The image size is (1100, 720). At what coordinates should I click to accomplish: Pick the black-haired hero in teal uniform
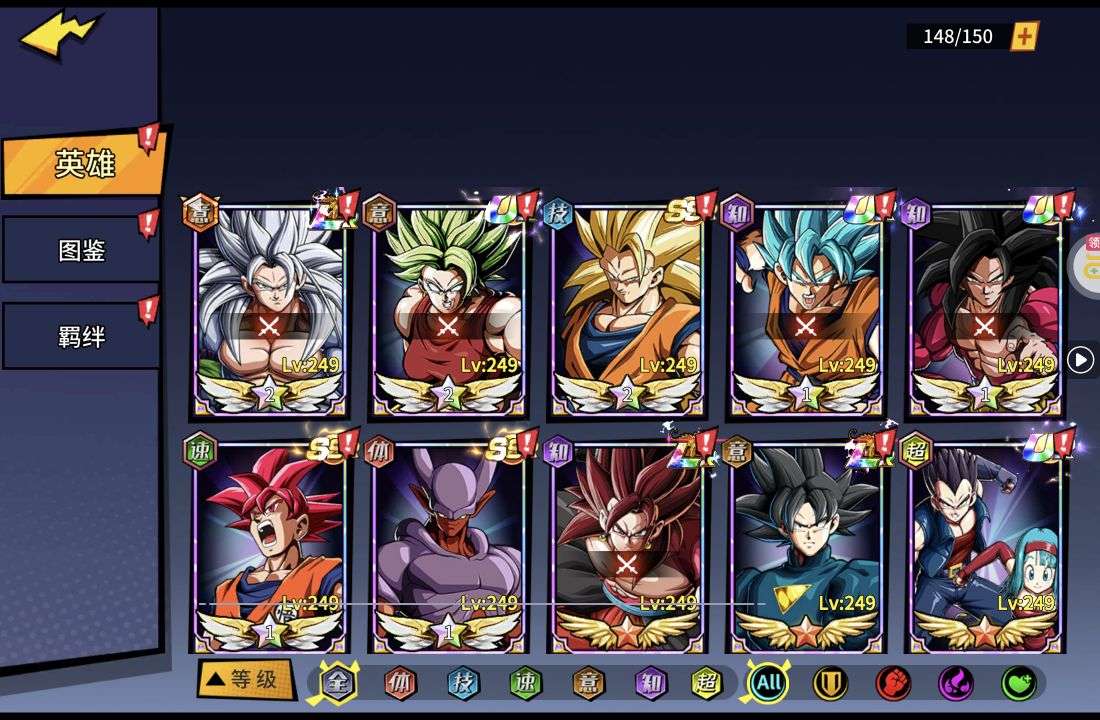(806, 545)
